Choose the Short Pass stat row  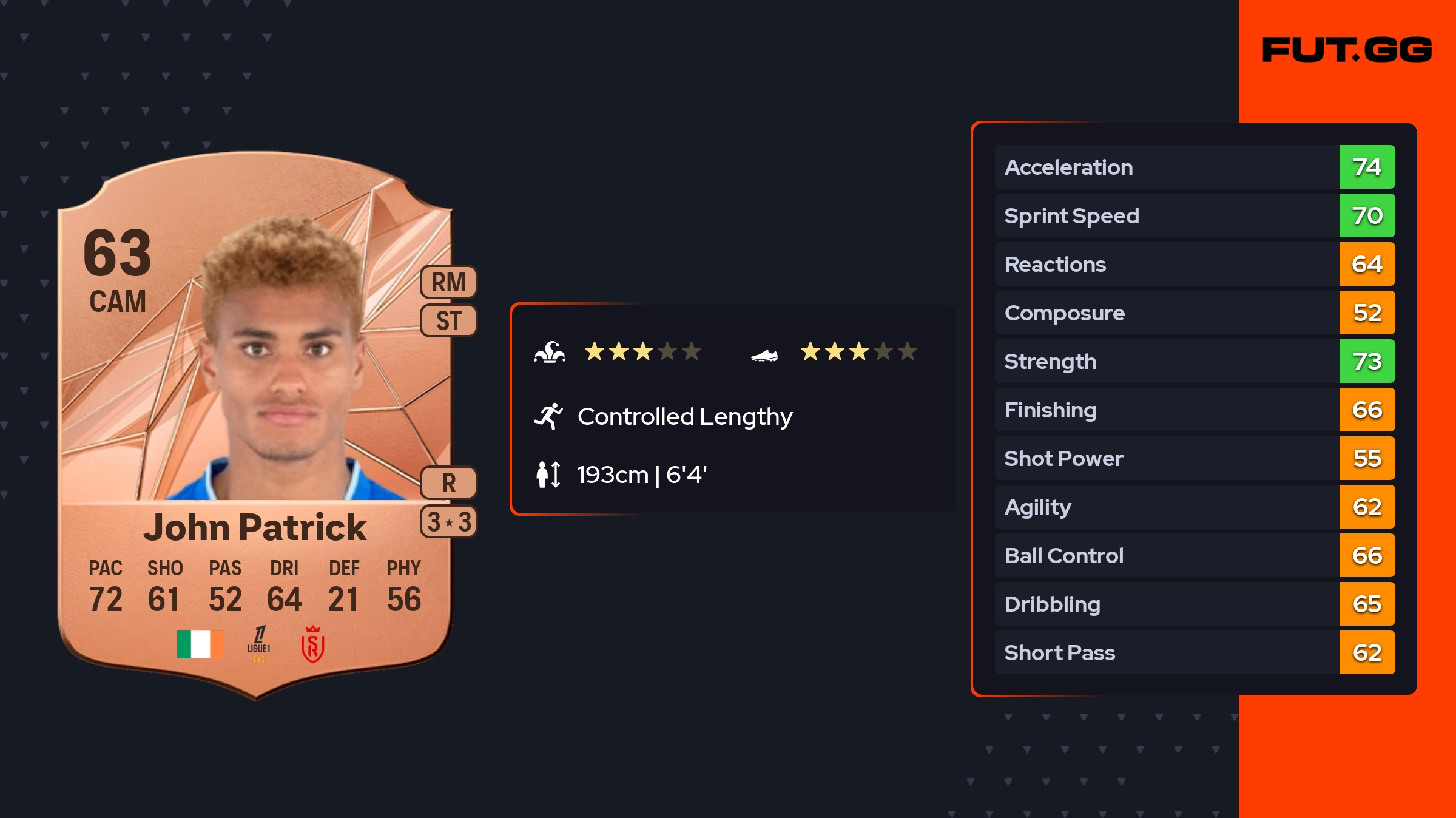point(1194,652)
